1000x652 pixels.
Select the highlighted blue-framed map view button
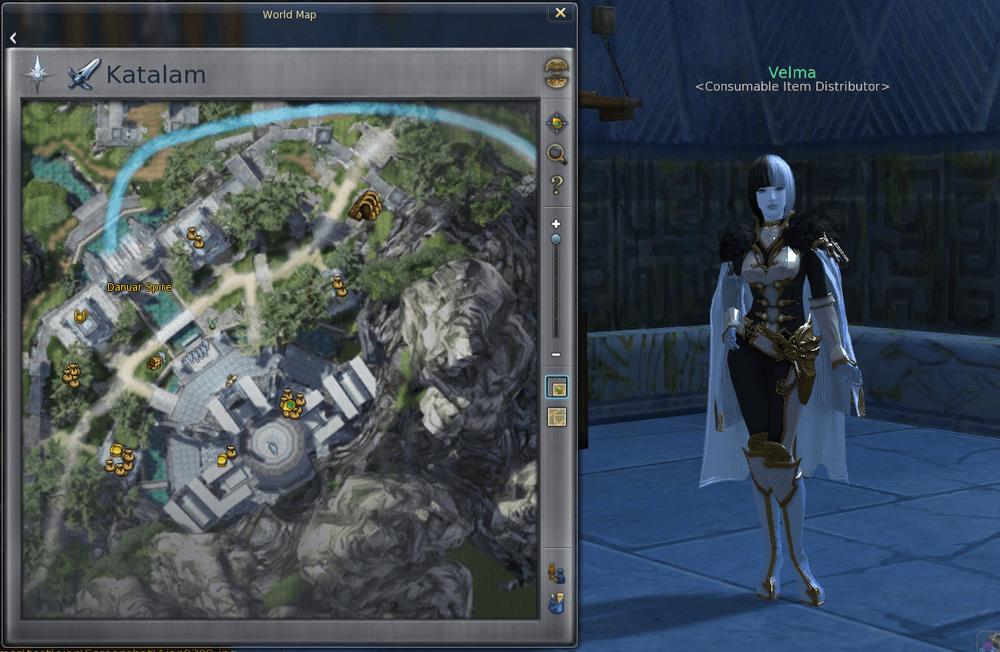point(556,387)
